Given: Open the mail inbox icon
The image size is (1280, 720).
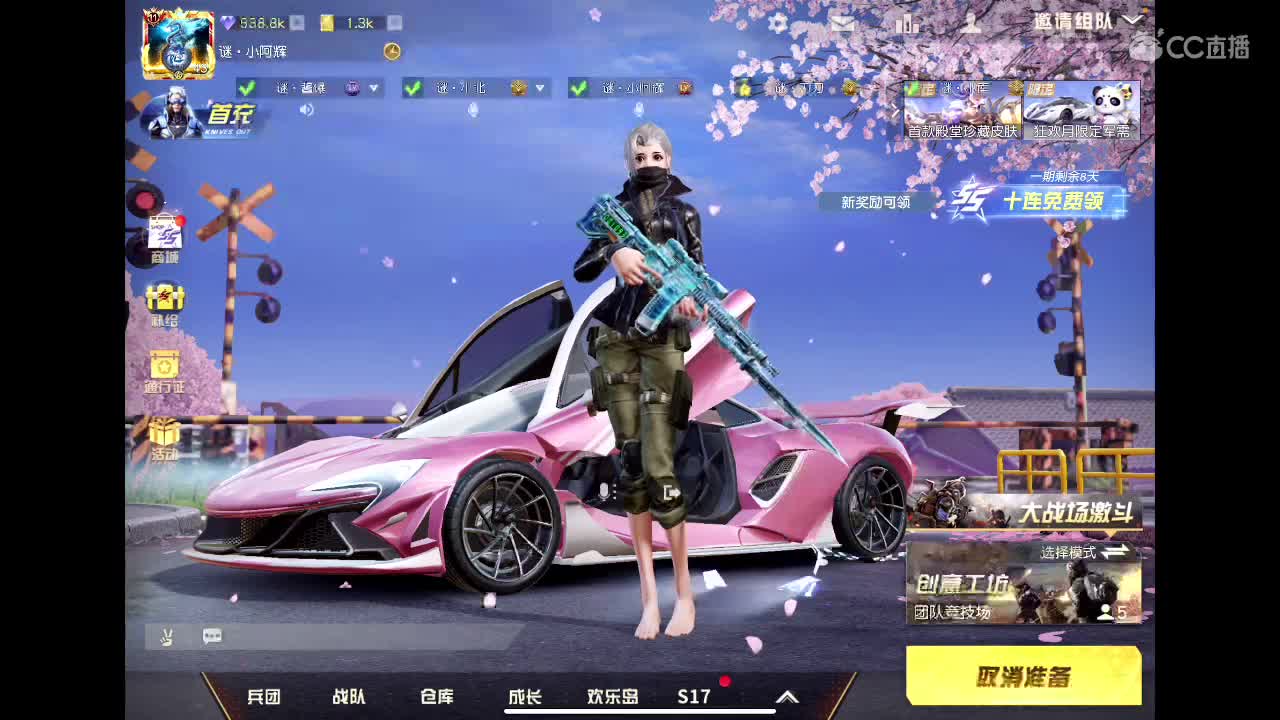Looking at the screenshot, I should pos(843,22).
